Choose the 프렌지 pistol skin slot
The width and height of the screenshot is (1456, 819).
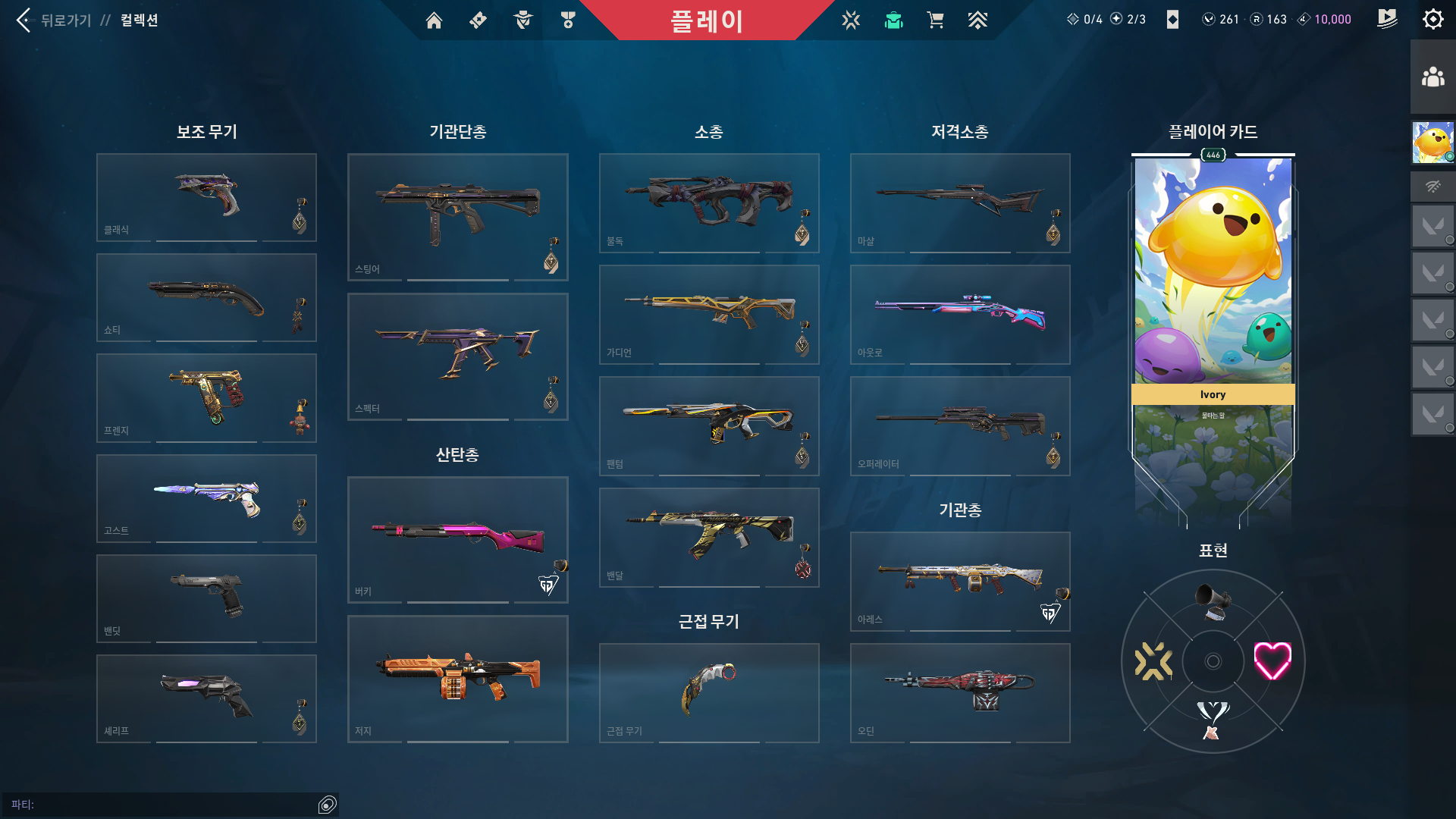click(x=206, y=398)
